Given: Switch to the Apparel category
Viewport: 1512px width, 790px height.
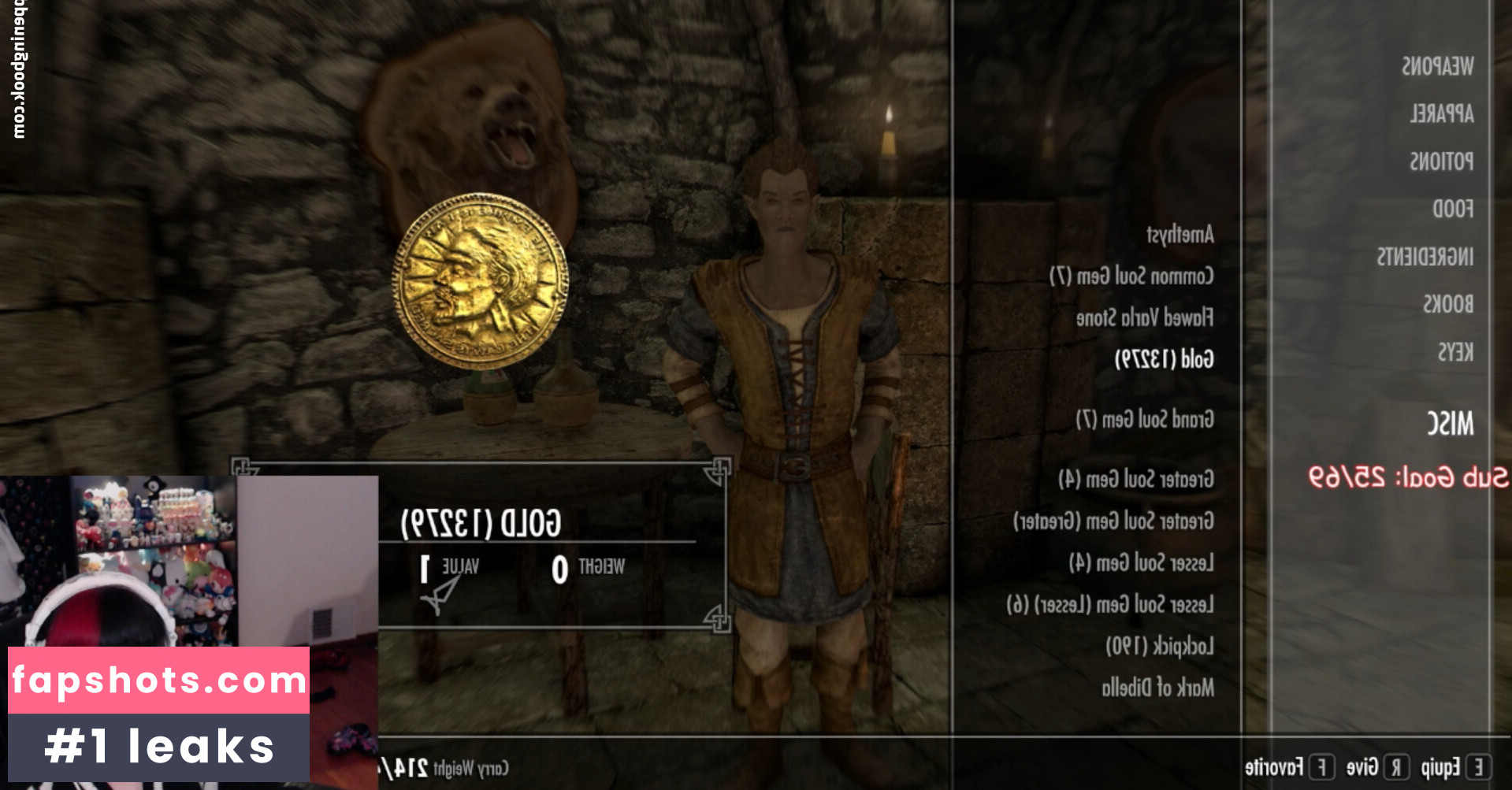Looking at the screenshot, I should coord(1441,114).
